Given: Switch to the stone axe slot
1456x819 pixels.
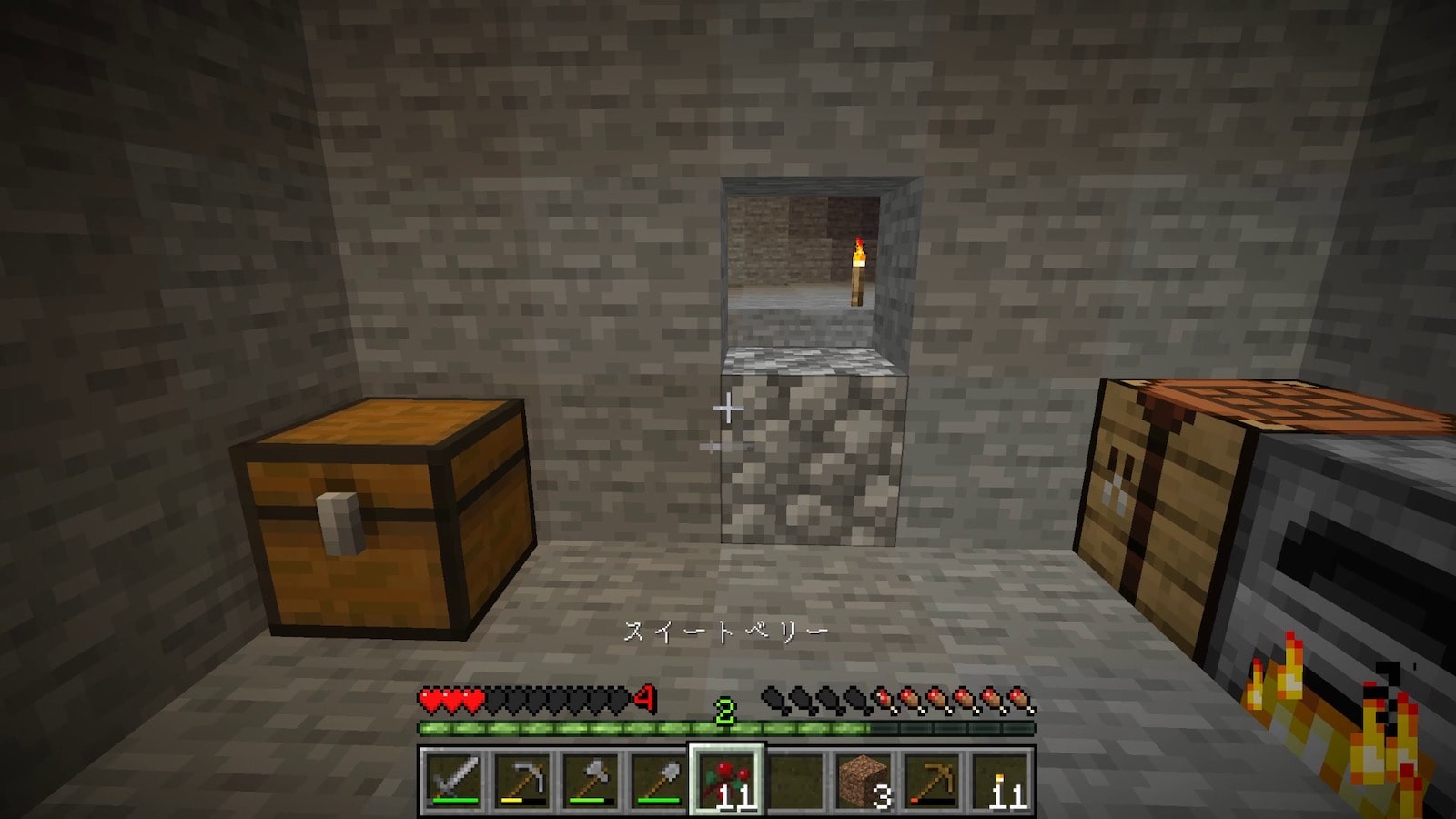Looking at the screenshot, I should 590,780.
